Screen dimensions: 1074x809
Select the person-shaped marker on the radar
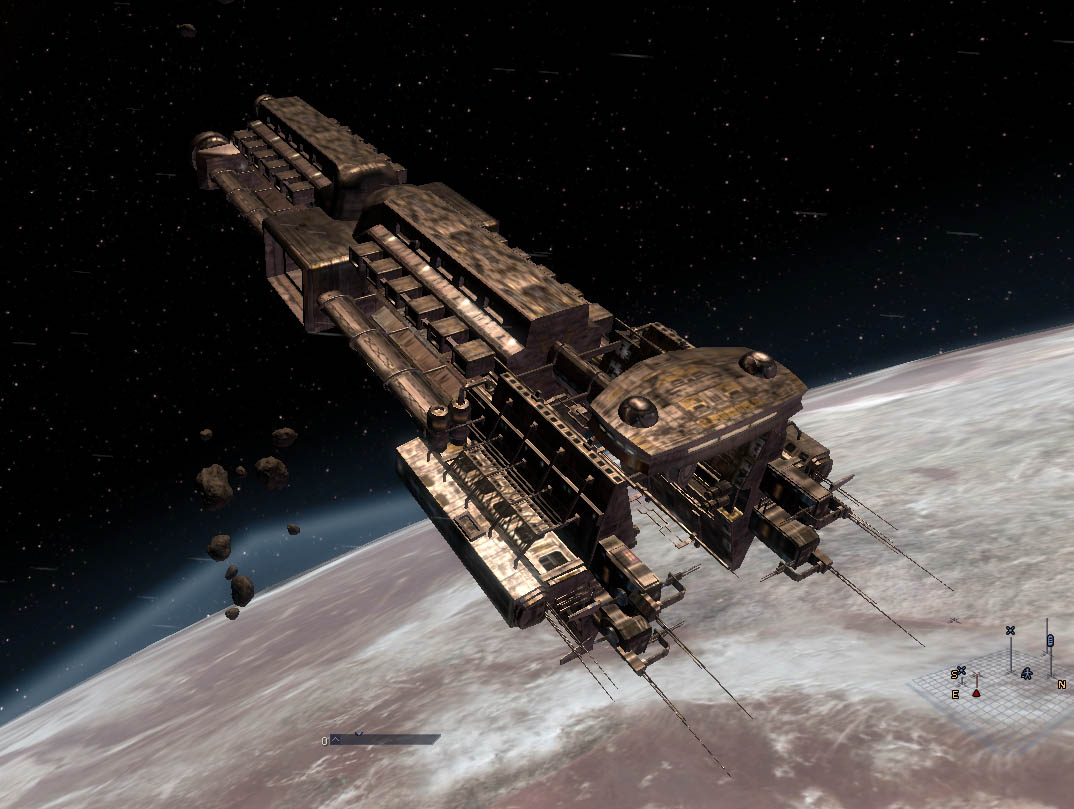point(1026,675)
